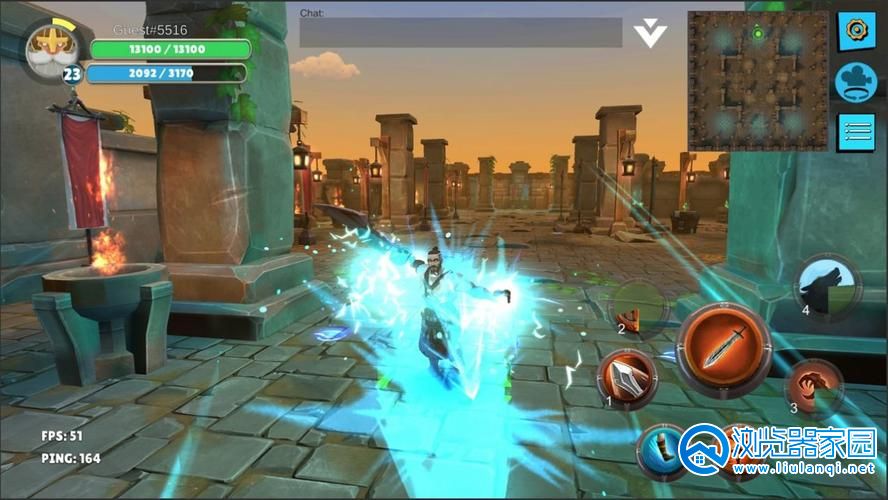The width and height of the screenshot is (888, 500).
Task: Trigger skill 4 wolf ability
Action: point(827,287)
